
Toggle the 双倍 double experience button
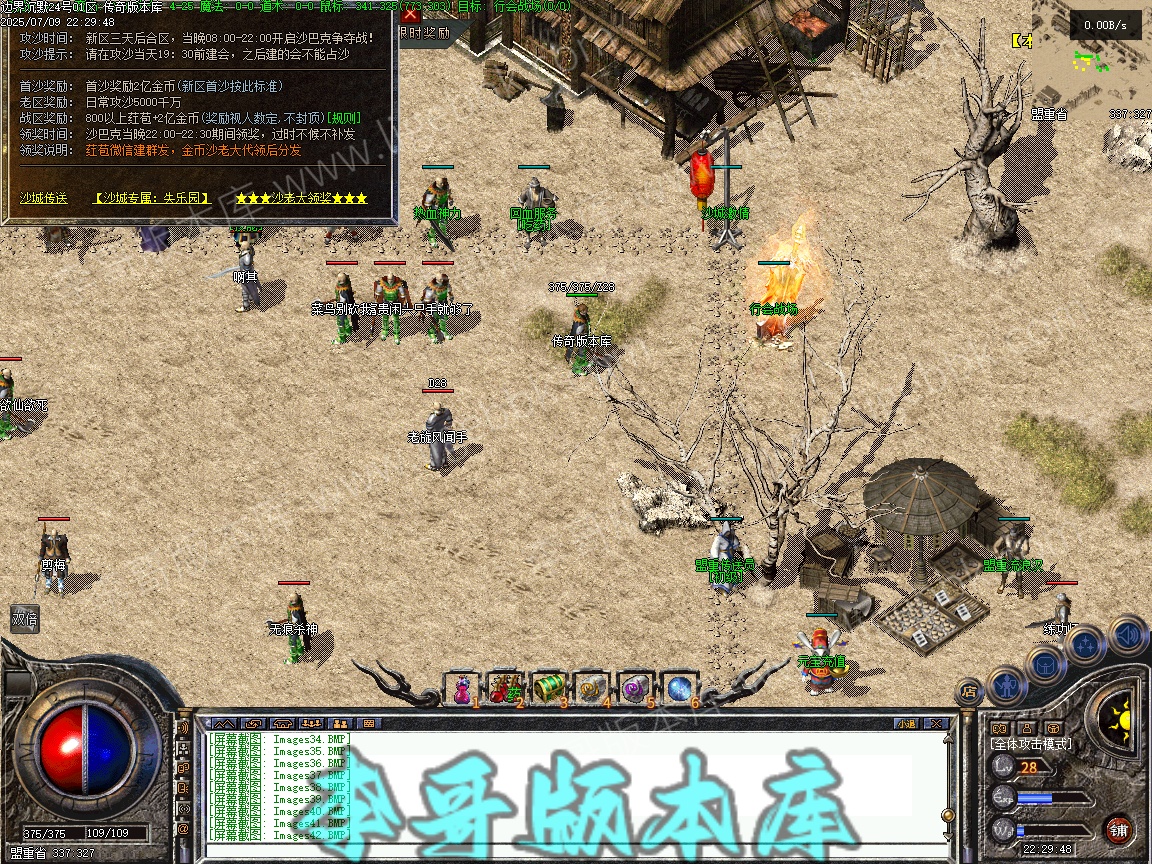point(25,620)
